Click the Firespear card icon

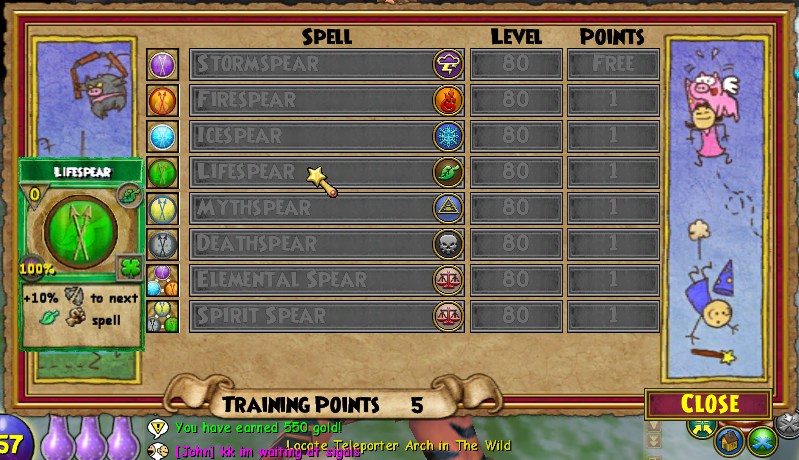(162, 100)
